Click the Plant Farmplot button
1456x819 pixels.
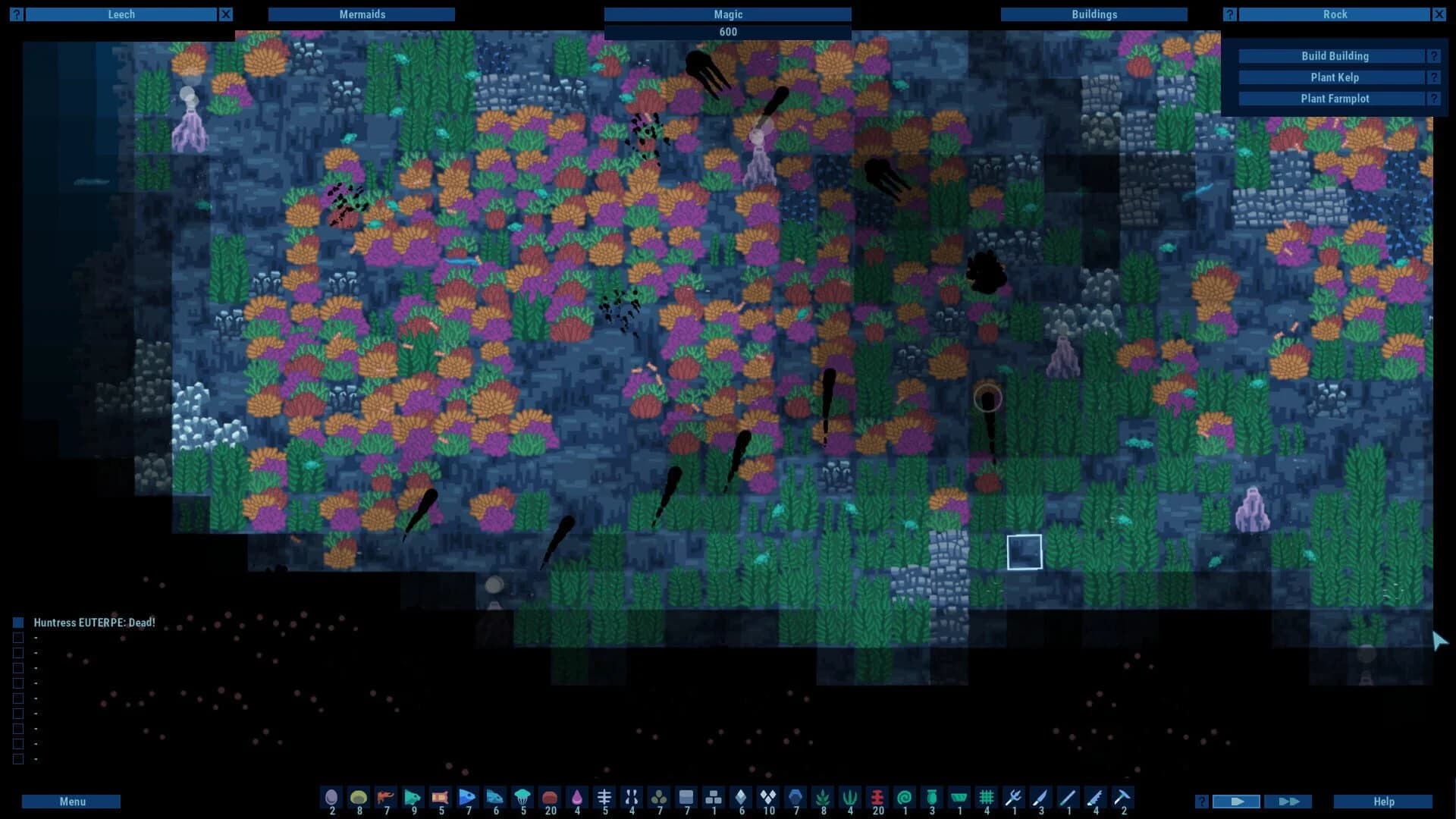click(x=1335, y=98)
